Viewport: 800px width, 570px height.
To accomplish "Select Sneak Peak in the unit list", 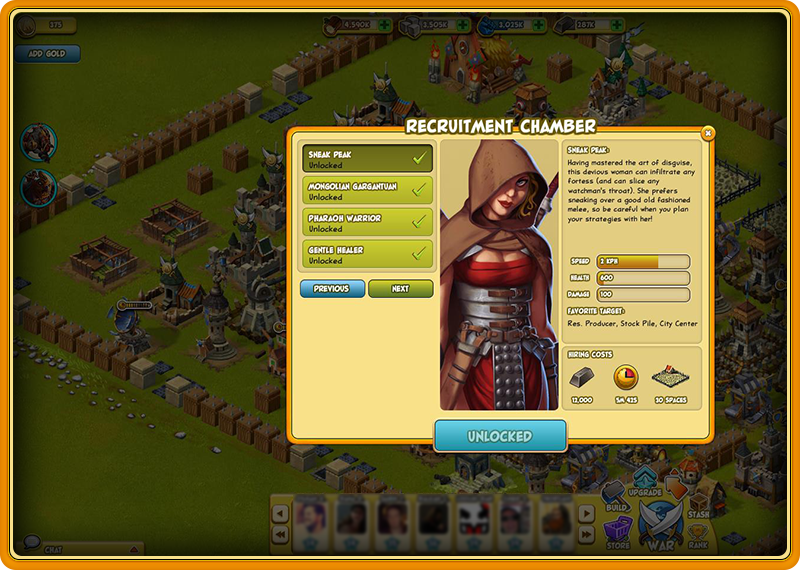I will pyautogui.click(x=368, y=159).
